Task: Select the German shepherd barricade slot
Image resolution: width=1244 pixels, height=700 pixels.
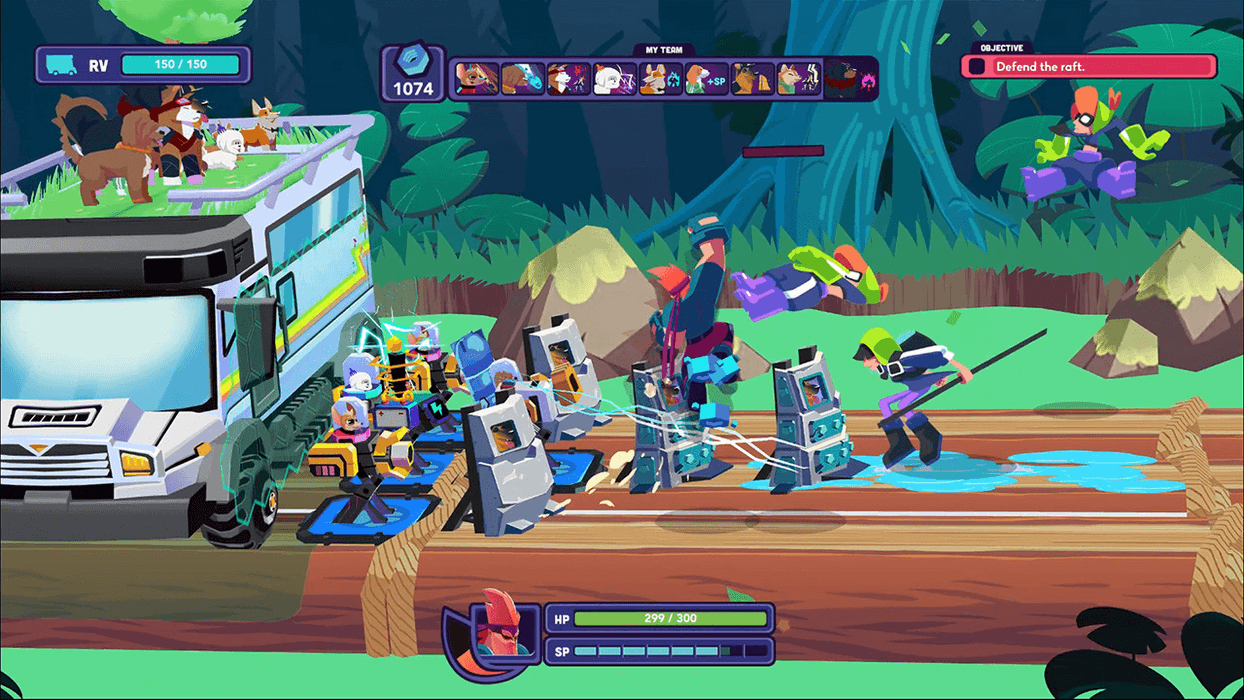Action: click(x=752, y=79)
